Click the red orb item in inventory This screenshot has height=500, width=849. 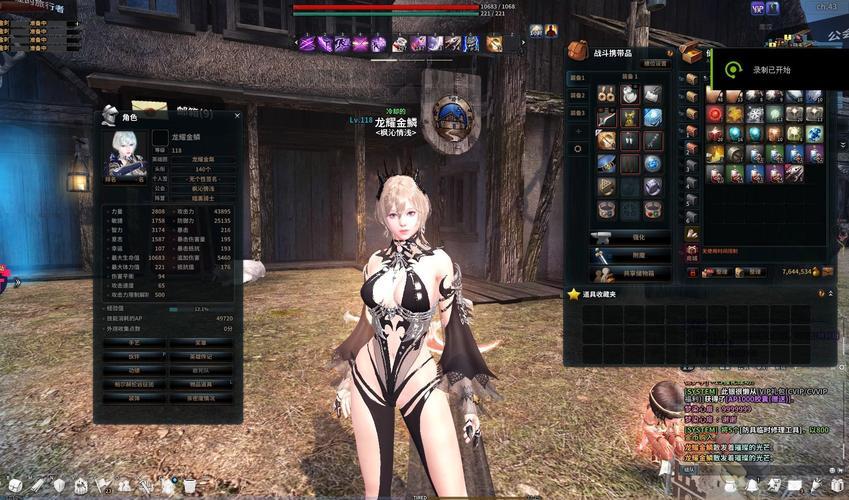pyautogui.click(x=715, y=114)
